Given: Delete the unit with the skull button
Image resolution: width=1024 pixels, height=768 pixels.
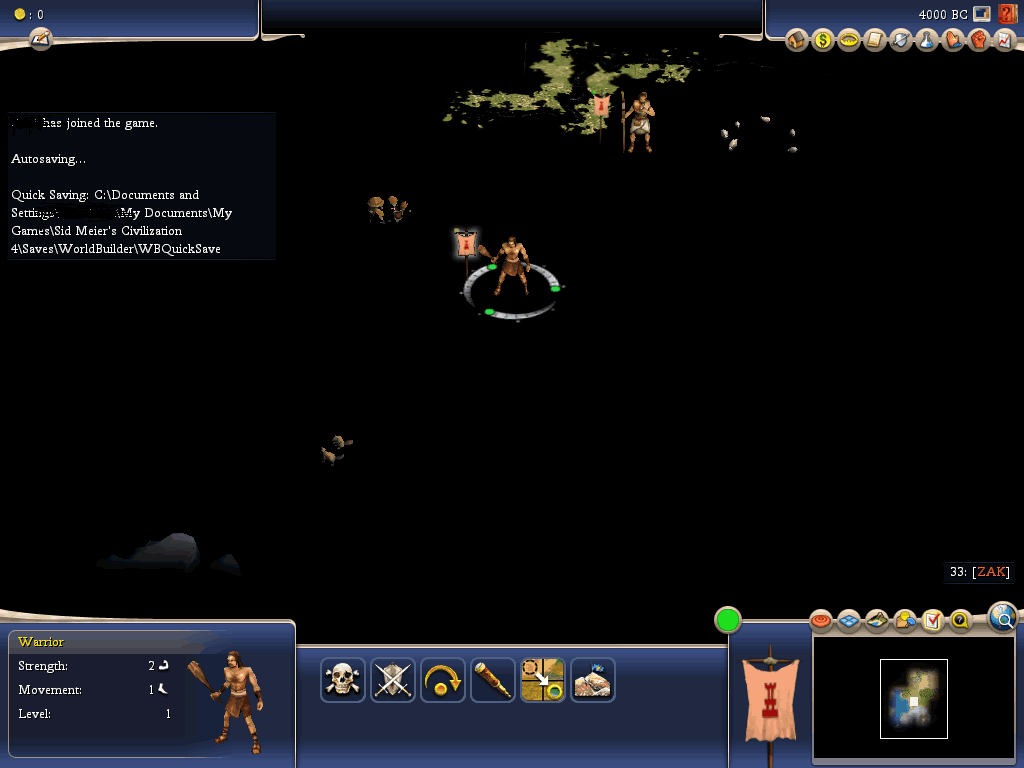Looking at the screenshot, I should (343, 680).
